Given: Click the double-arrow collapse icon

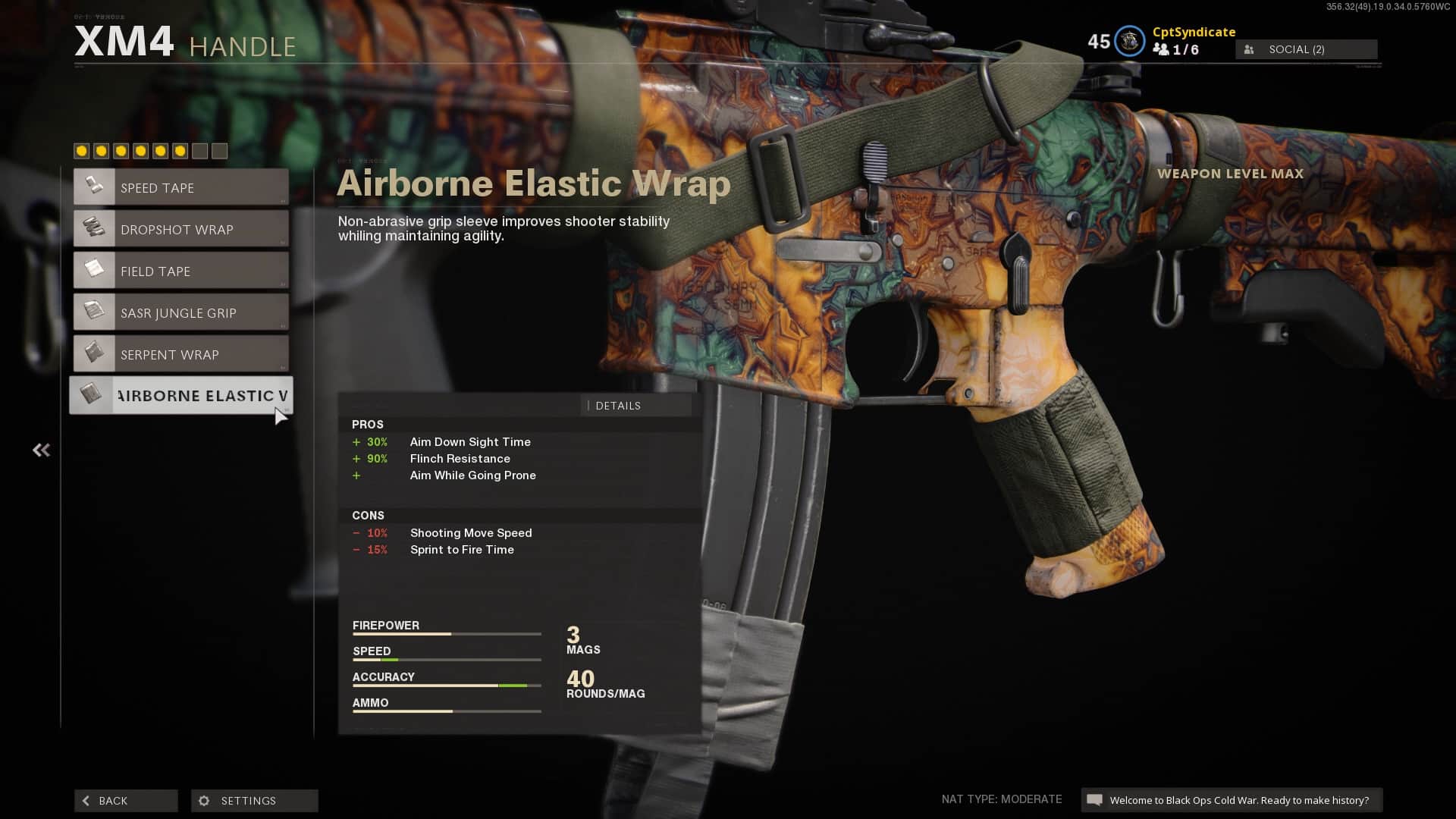Looking at the screenshot, I should click(x=41, y=450).
